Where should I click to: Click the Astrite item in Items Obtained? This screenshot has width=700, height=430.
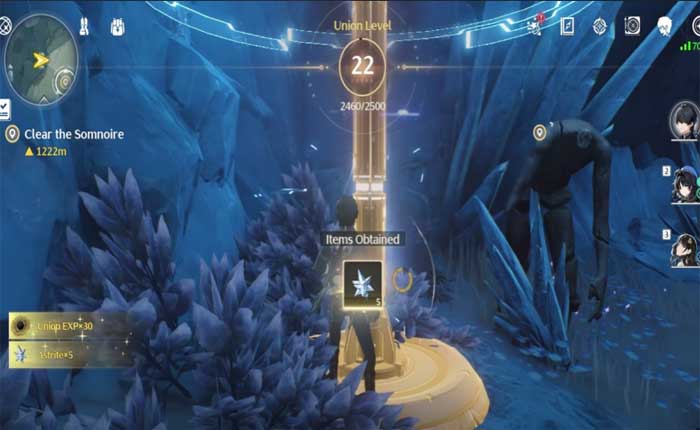click(362, 284)
